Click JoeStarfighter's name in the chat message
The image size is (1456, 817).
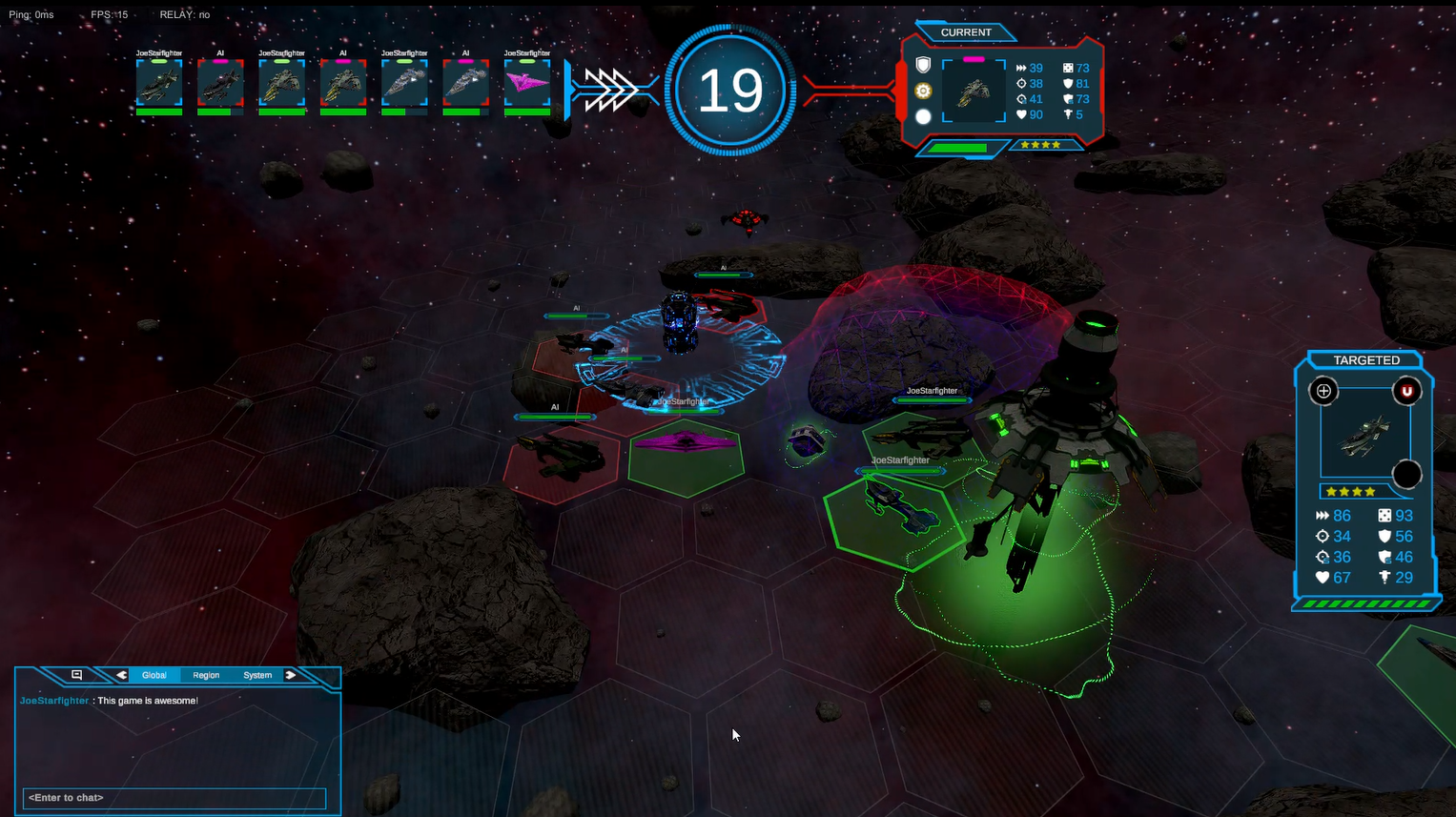pyautogui.click(x=53, y=700)
